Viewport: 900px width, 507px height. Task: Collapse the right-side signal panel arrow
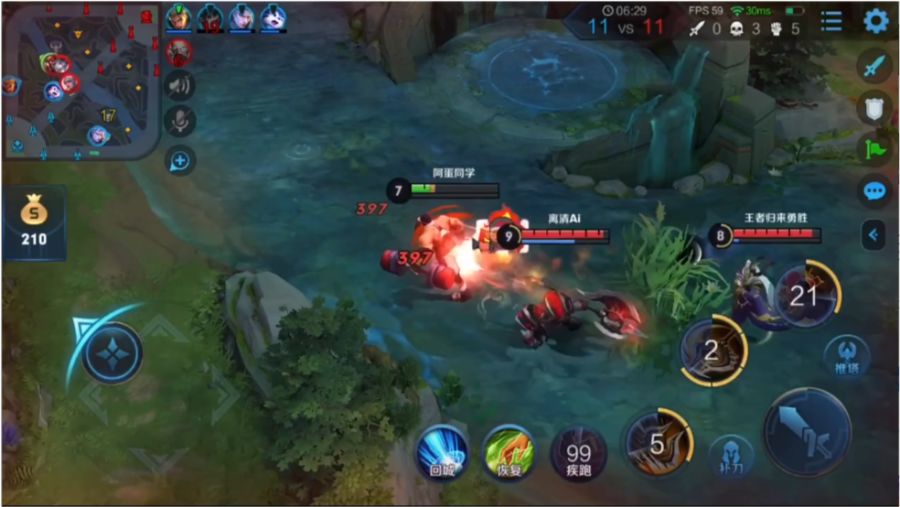(x=875, y=235)
